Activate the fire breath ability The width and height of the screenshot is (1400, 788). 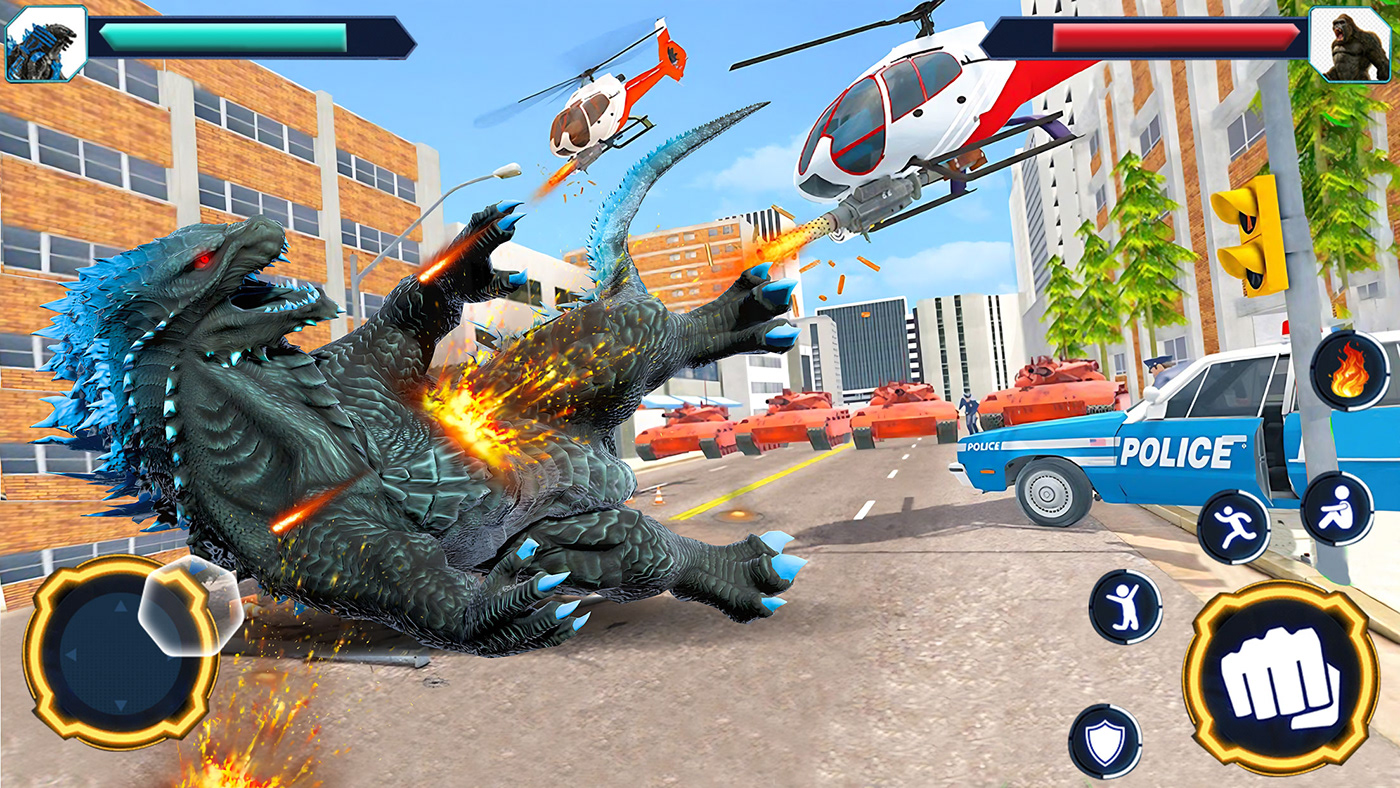tap(1349, 371)
